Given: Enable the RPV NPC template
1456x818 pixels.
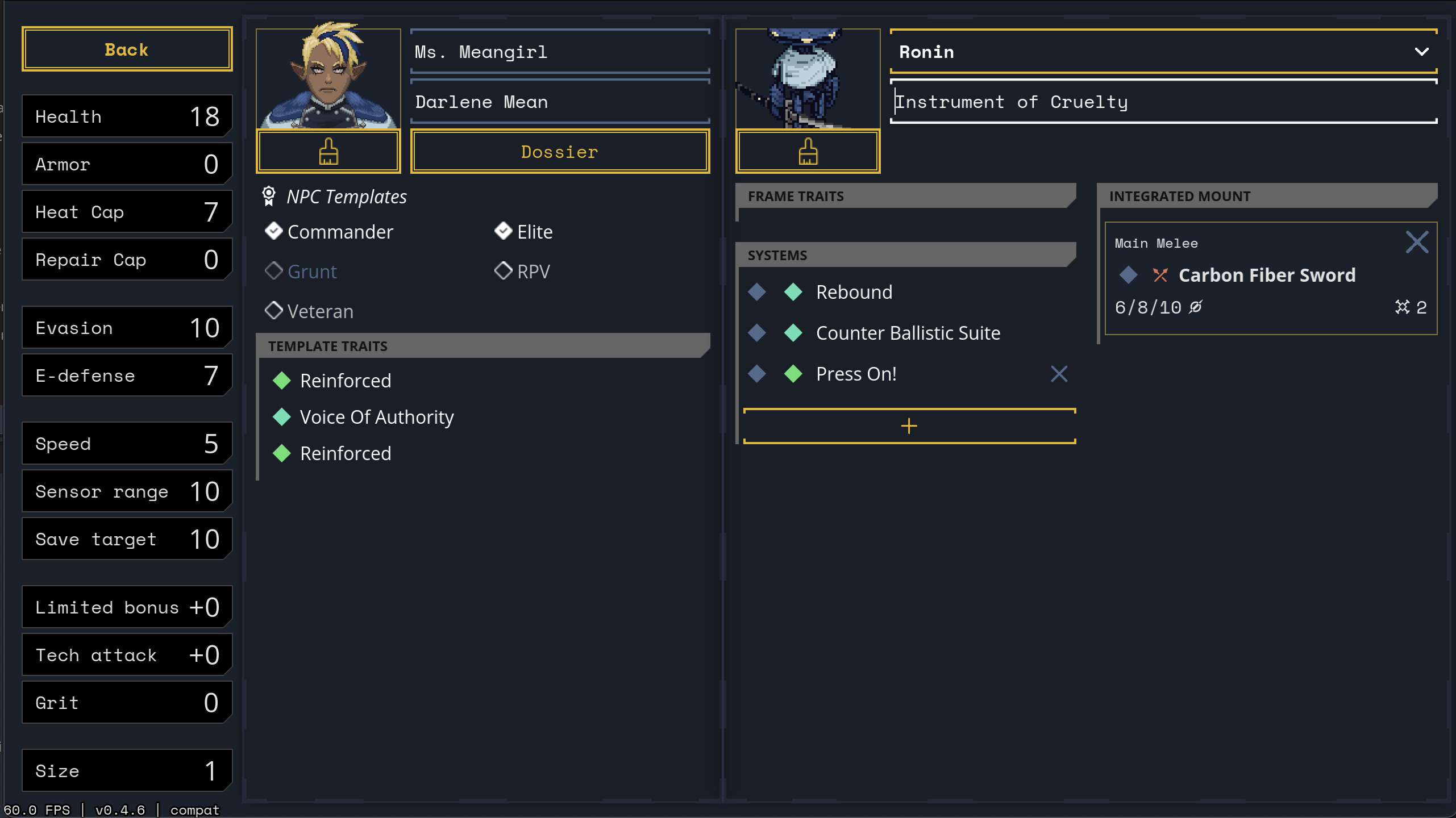Looking at the screenshot, I should (x=503, y=270).
